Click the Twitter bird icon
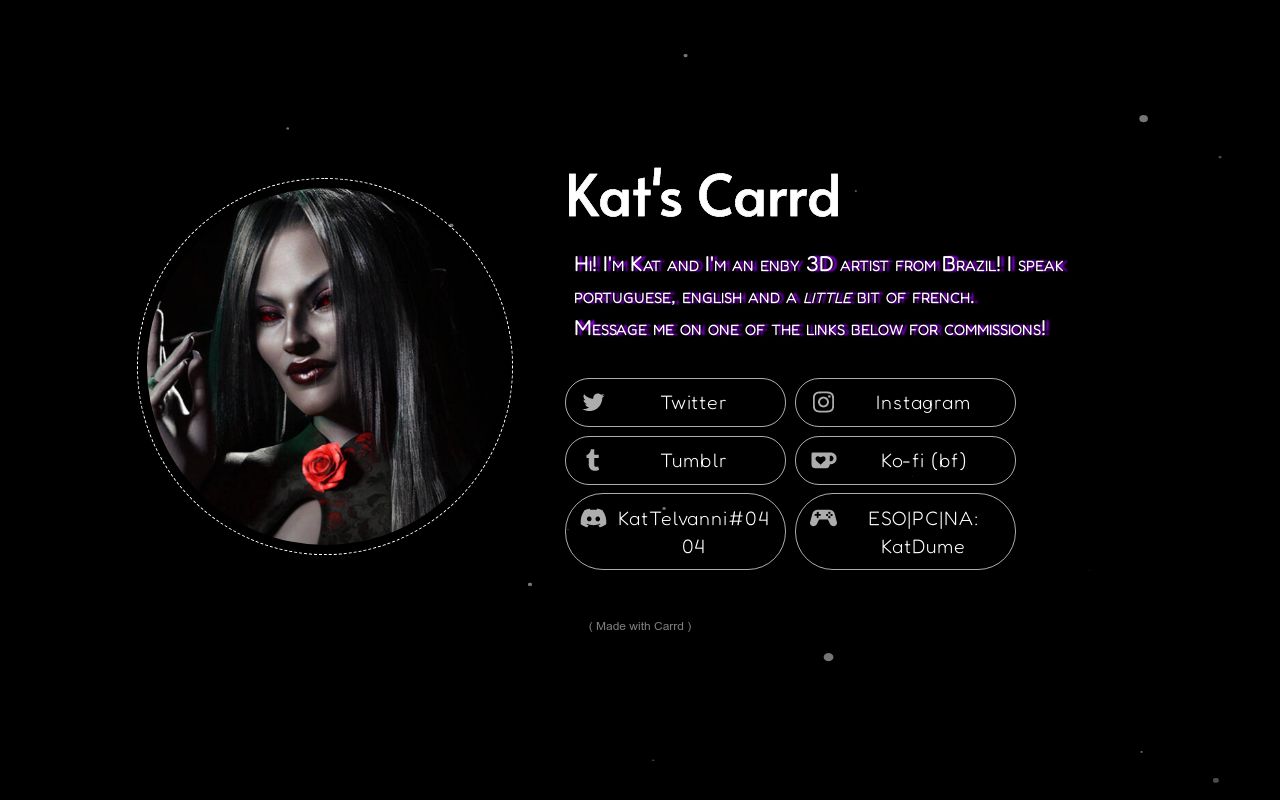 pyautogui.click(x=592, y=402)
